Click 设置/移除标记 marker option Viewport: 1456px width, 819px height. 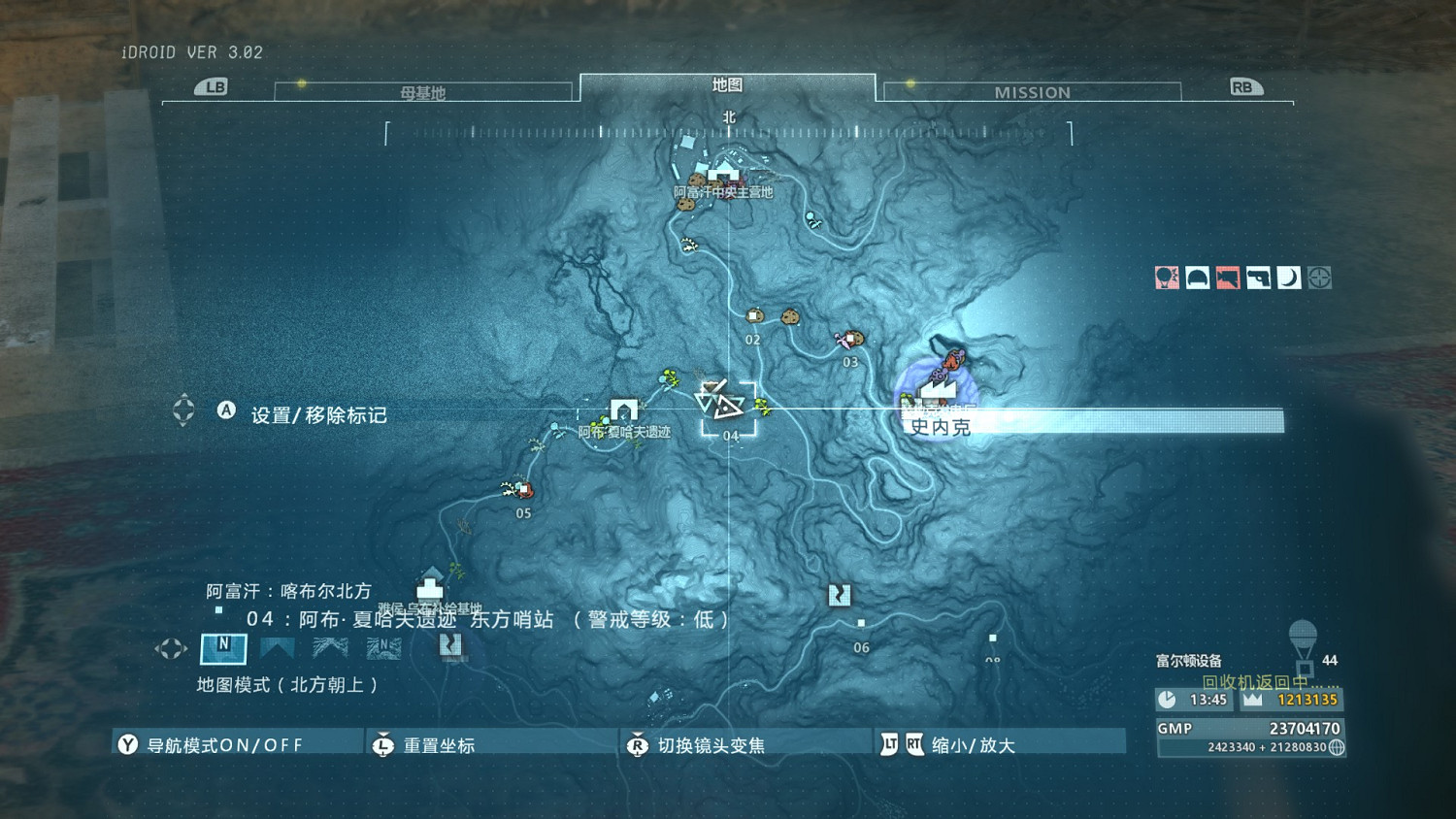coord(320,412)
